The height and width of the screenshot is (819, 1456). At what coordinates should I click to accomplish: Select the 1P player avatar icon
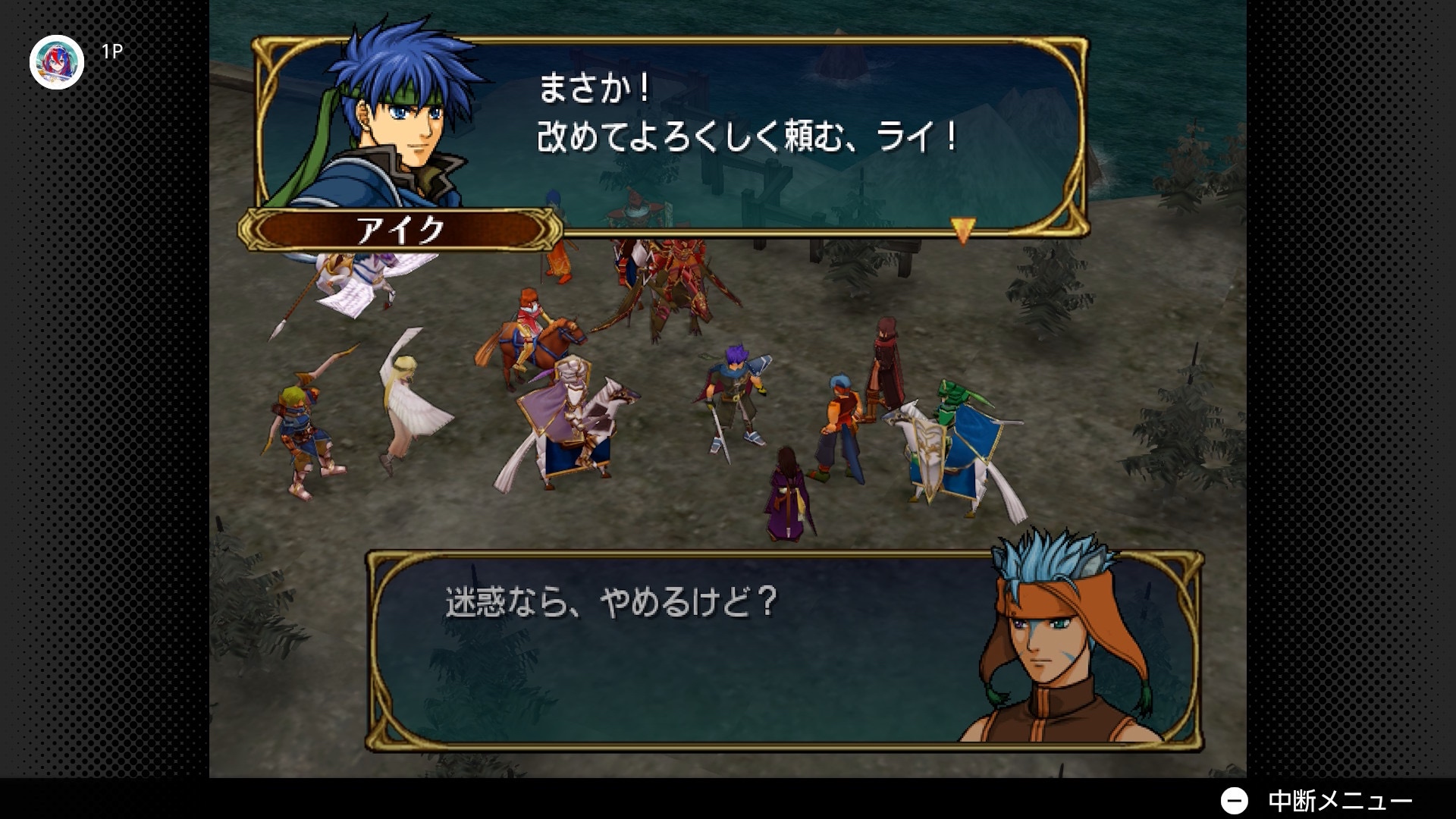[56, 62]
